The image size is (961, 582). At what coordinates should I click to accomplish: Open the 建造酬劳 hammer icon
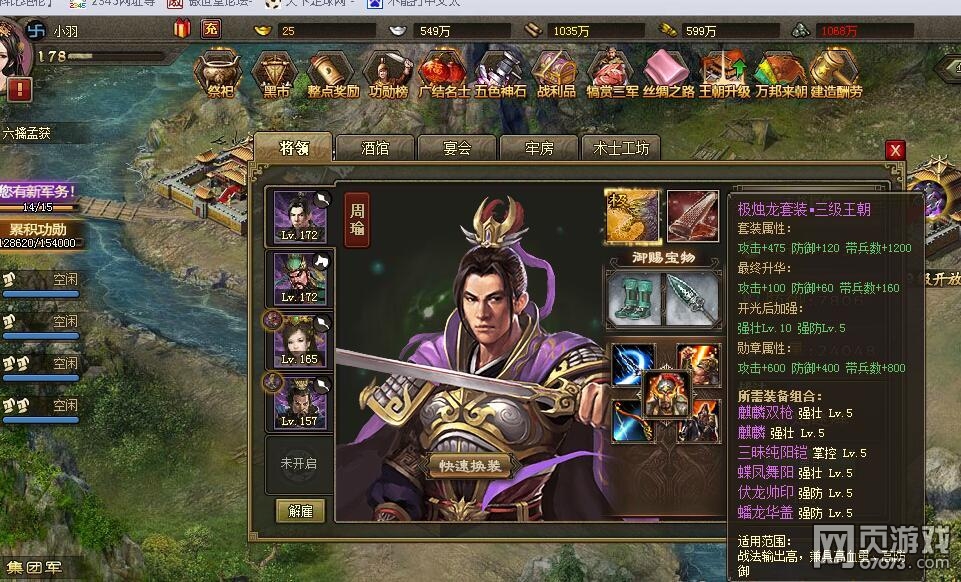(x=835, y=72)
